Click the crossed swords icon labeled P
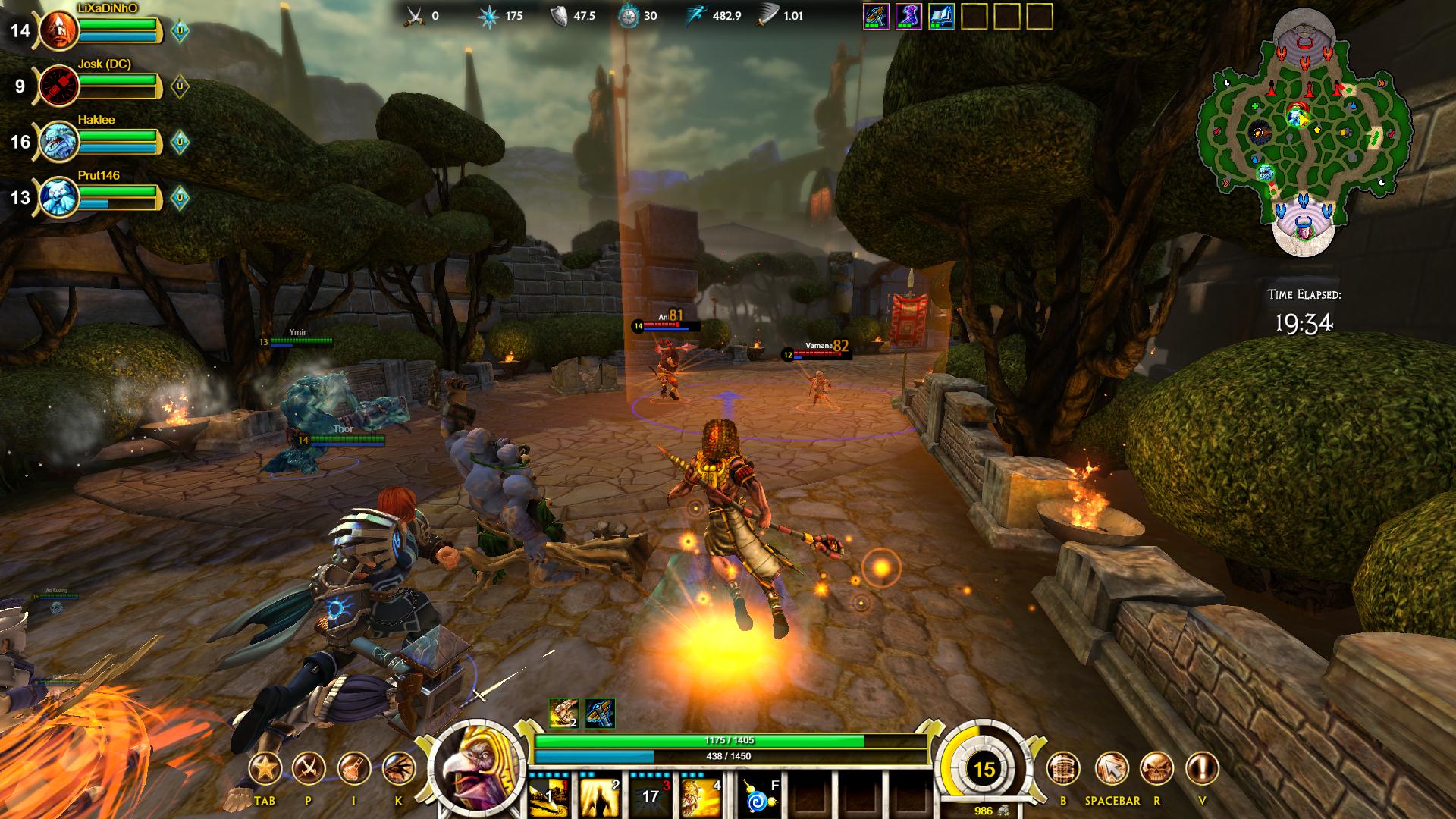Viewport: 1456px width, 819px height. [x=308, y=768]
